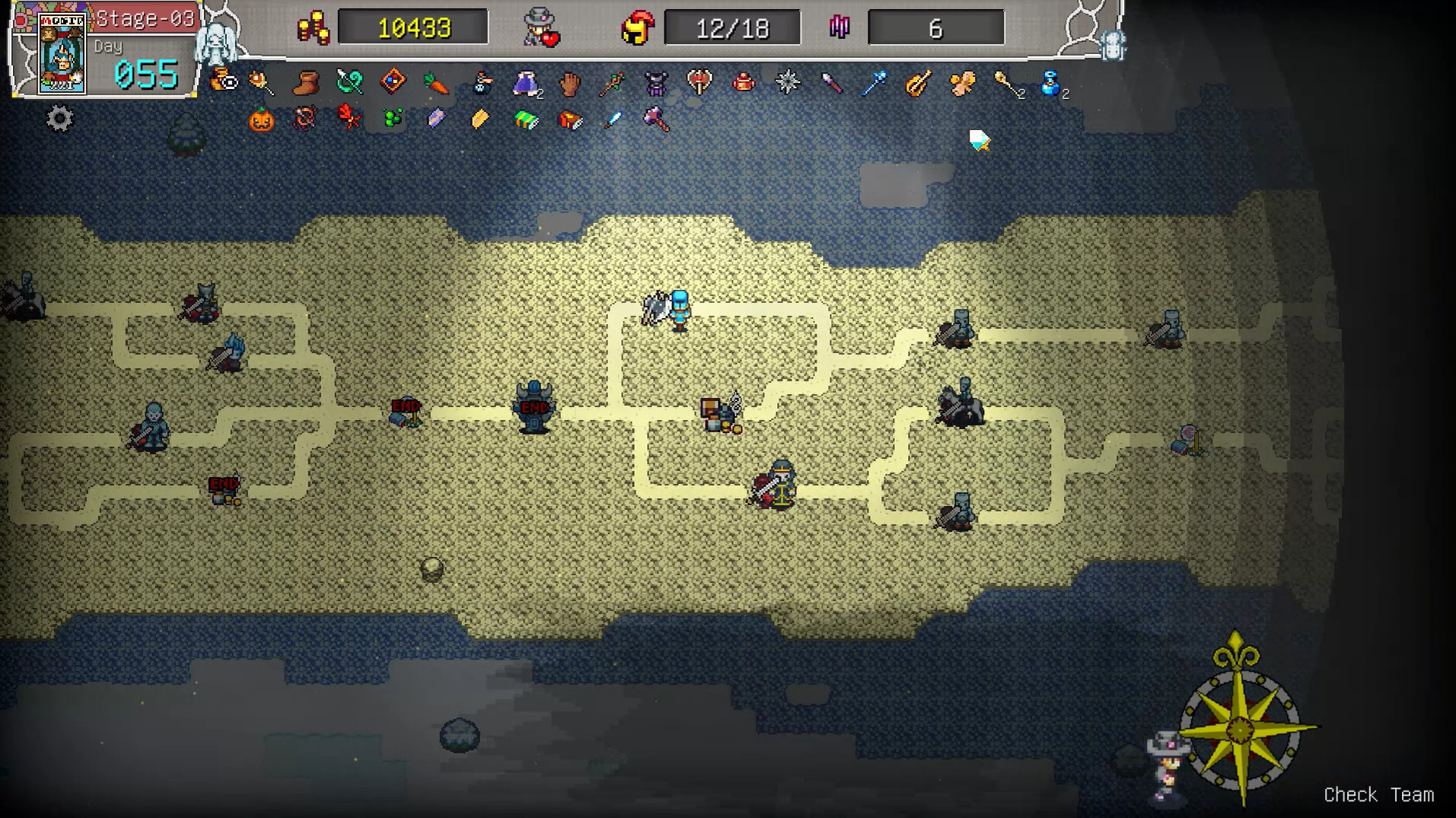Pick the stack of green books item
Viewport: 1456px width, 818px height.
point(525,119)
